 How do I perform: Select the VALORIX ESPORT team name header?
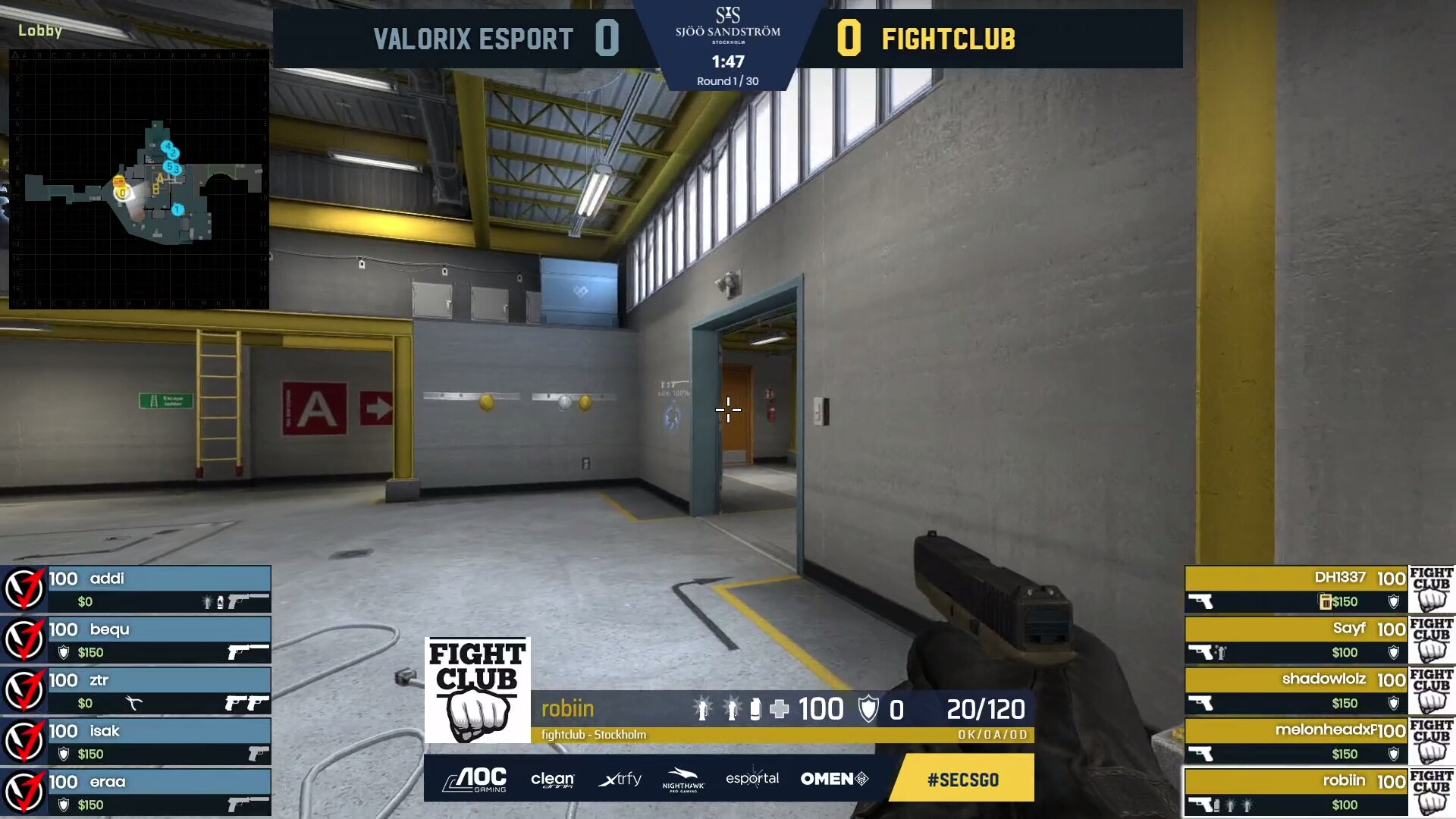472,39
